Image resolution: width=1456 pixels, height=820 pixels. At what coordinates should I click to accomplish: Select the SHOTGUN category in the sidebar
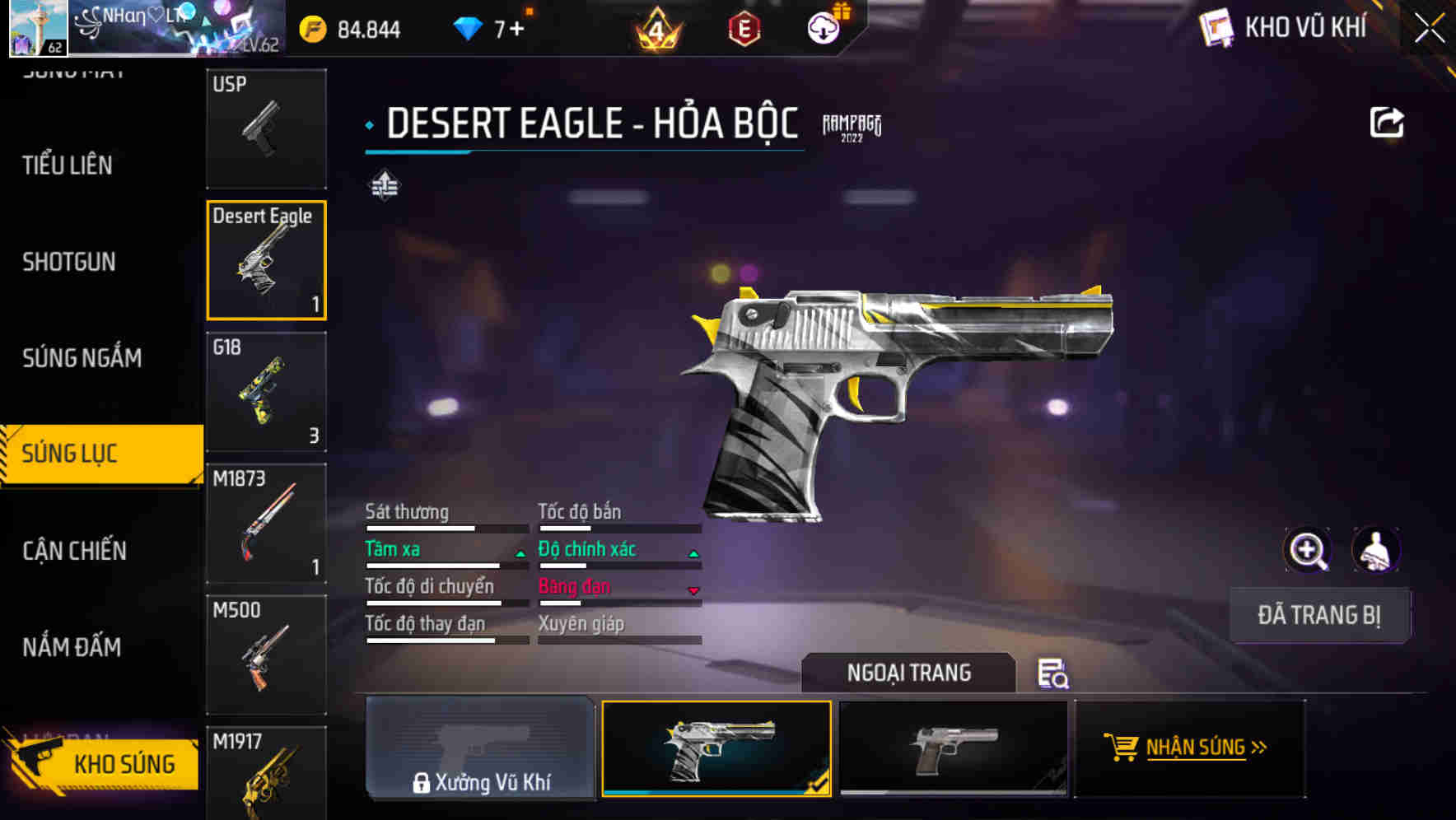tap(69, 262)
